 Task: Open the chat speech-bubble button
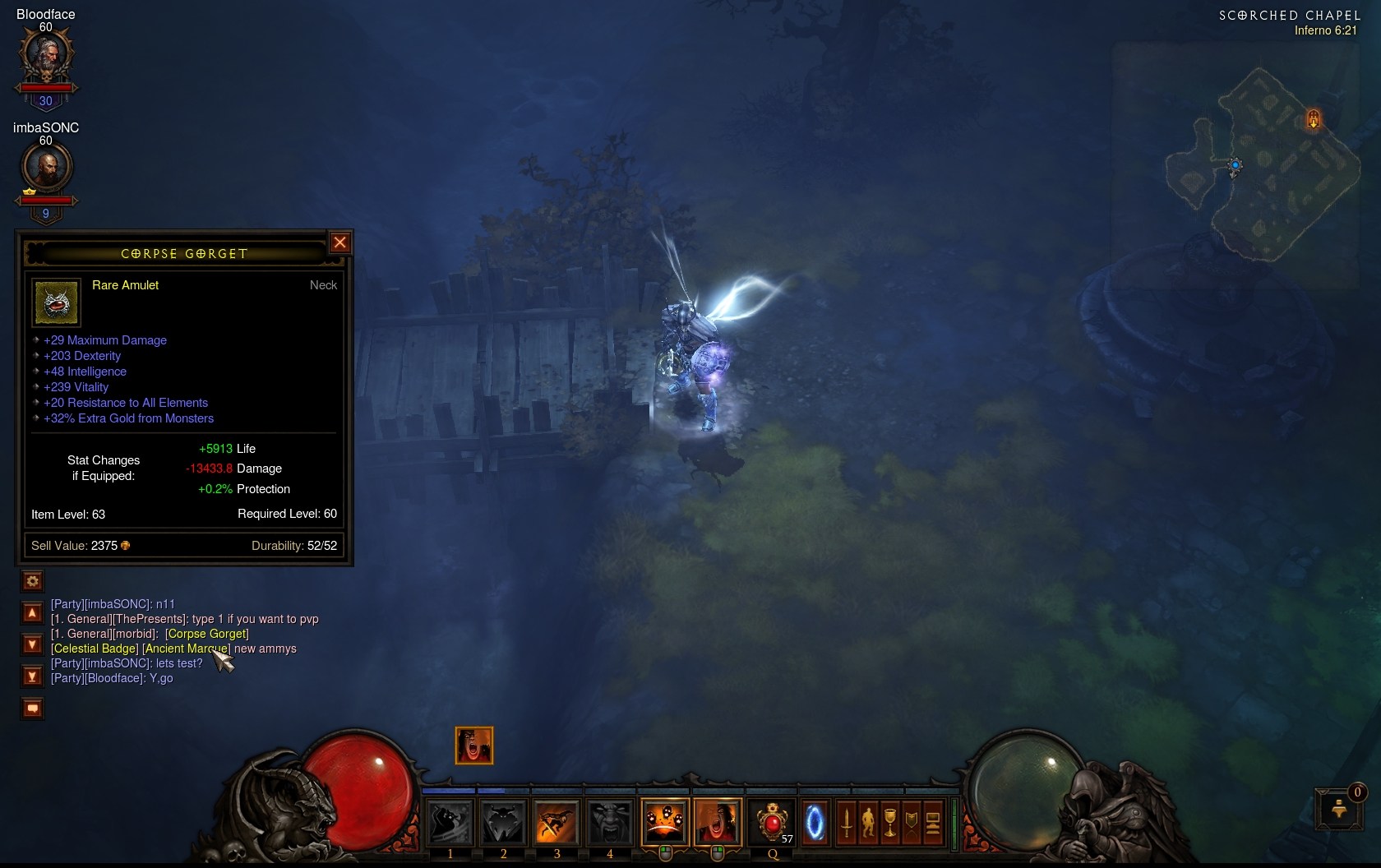32,708
